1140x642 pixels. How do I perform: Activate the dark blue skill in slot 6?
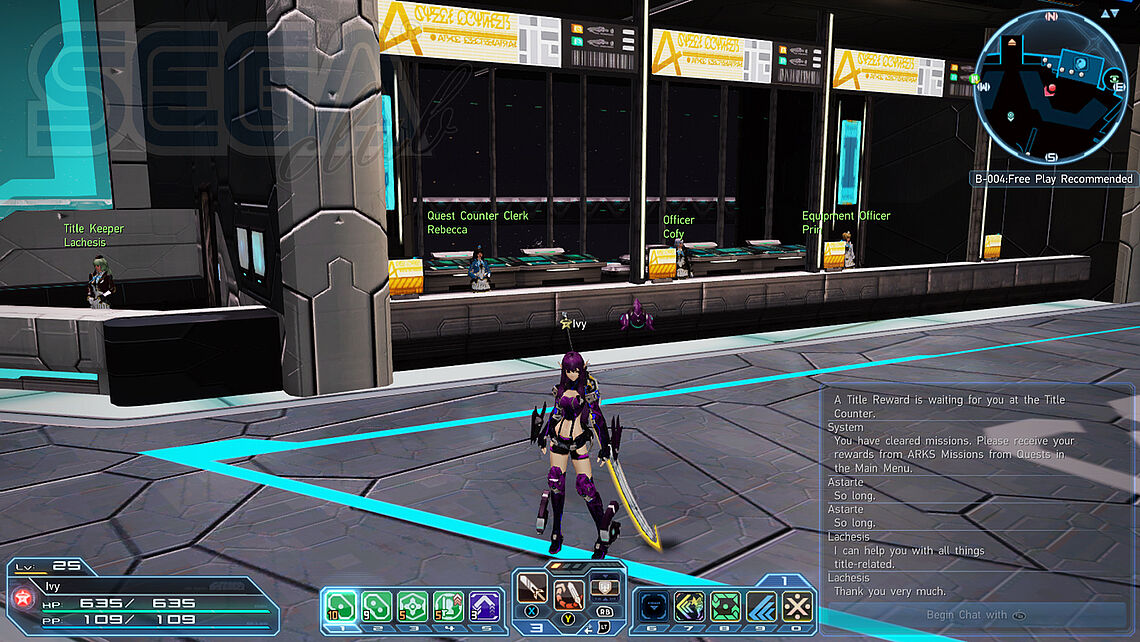tap(653, 607)
